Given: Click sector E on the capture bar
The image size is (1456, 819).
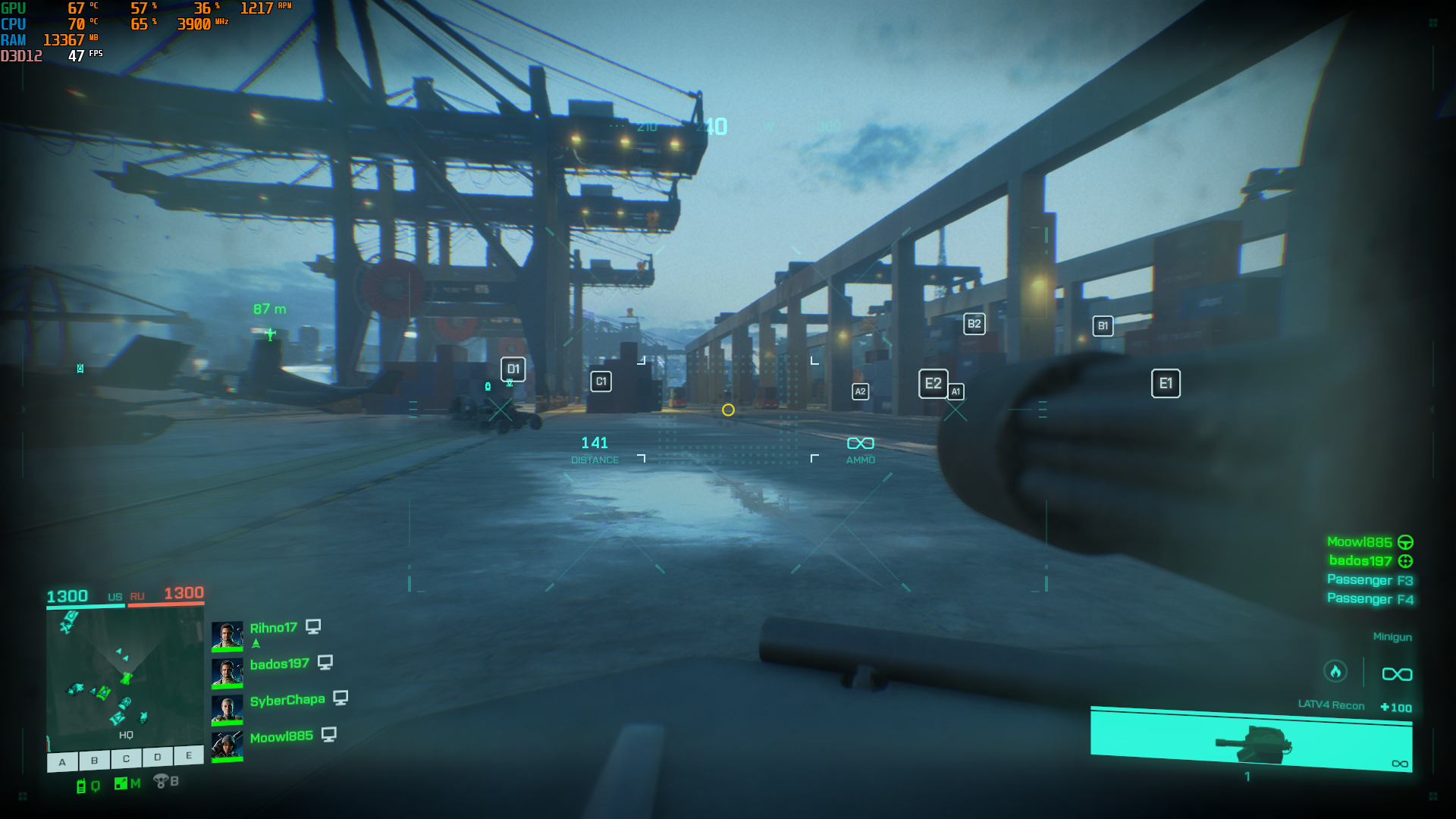Looking at the screenshot, I should [x=189, y=755].
